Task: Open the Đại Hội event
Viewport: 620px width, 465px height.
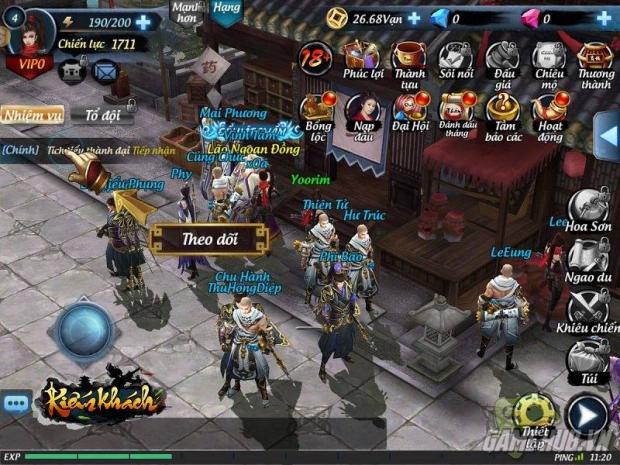Action: pyautogui.click(x=410, y=113)
